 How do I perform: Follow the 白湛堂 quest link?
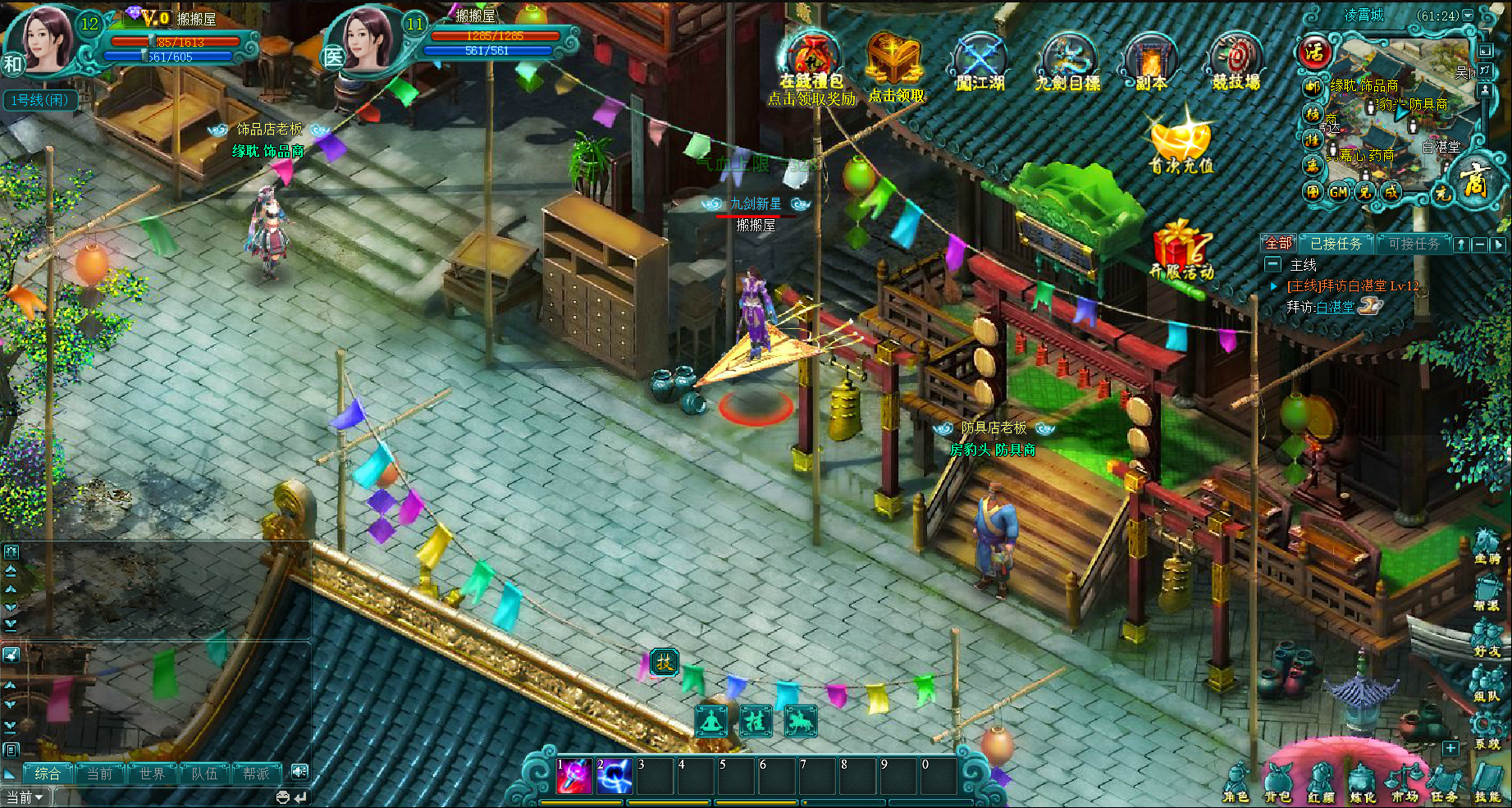click(x=1336, y=307)
